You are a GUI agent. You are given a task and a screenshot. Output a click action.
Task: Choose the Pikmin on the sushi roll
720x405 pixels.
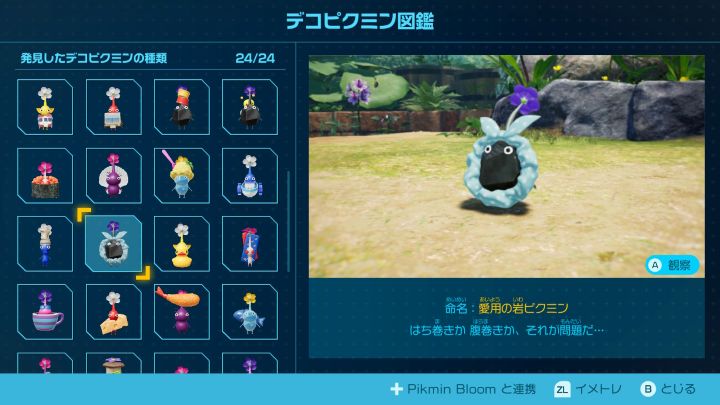pos(45,176)
